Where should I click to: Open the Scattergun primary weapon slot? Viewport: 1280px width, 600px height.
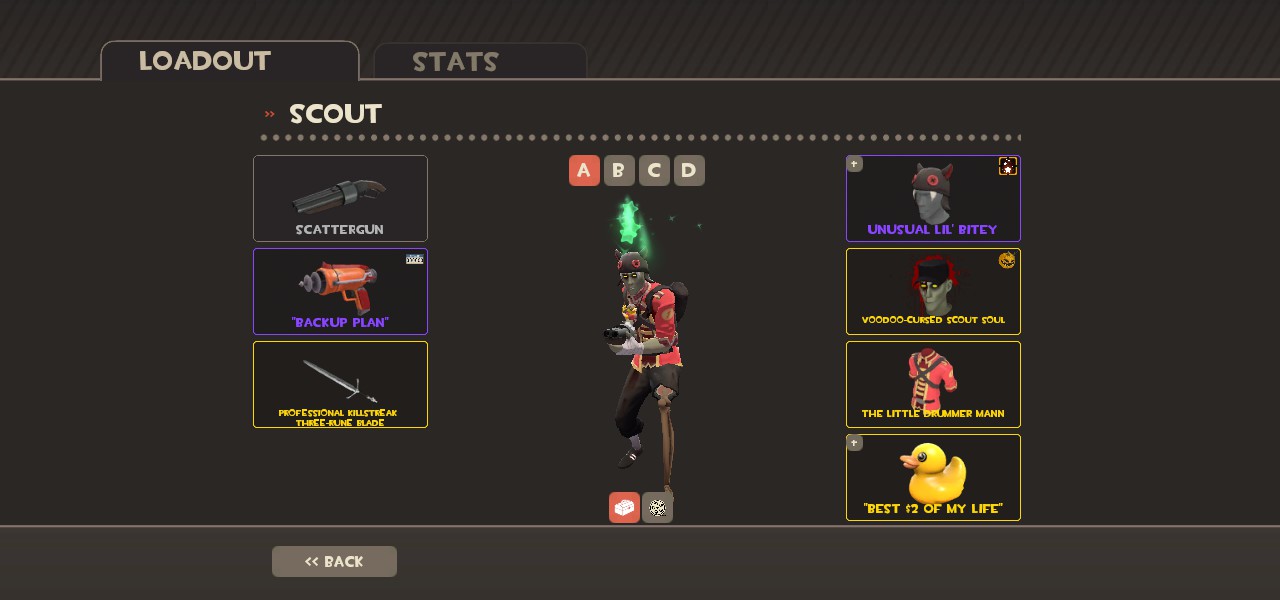(x=340, y=198)
